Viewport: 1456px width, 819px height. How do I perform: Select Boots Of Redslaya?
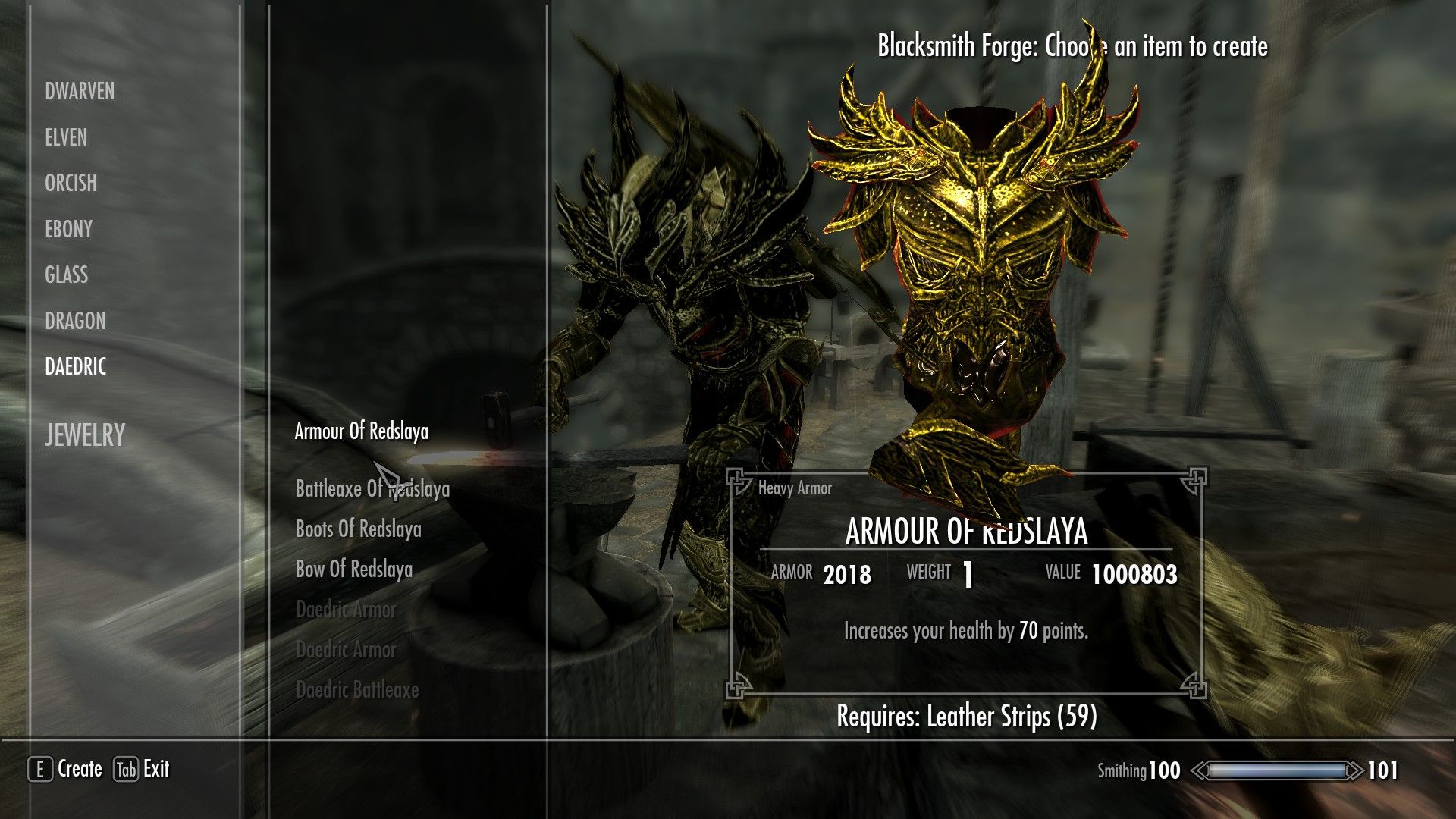358,529
